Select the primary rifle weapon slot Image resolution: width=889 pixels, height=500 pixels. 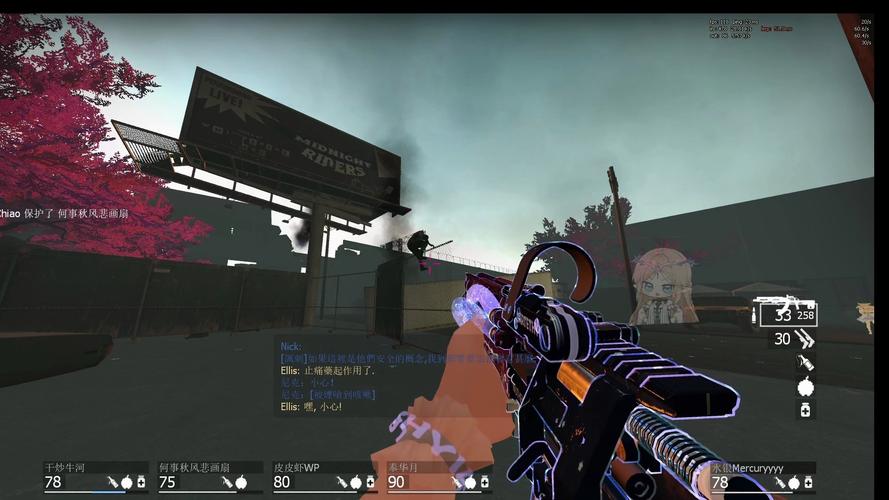coord(786,313)
